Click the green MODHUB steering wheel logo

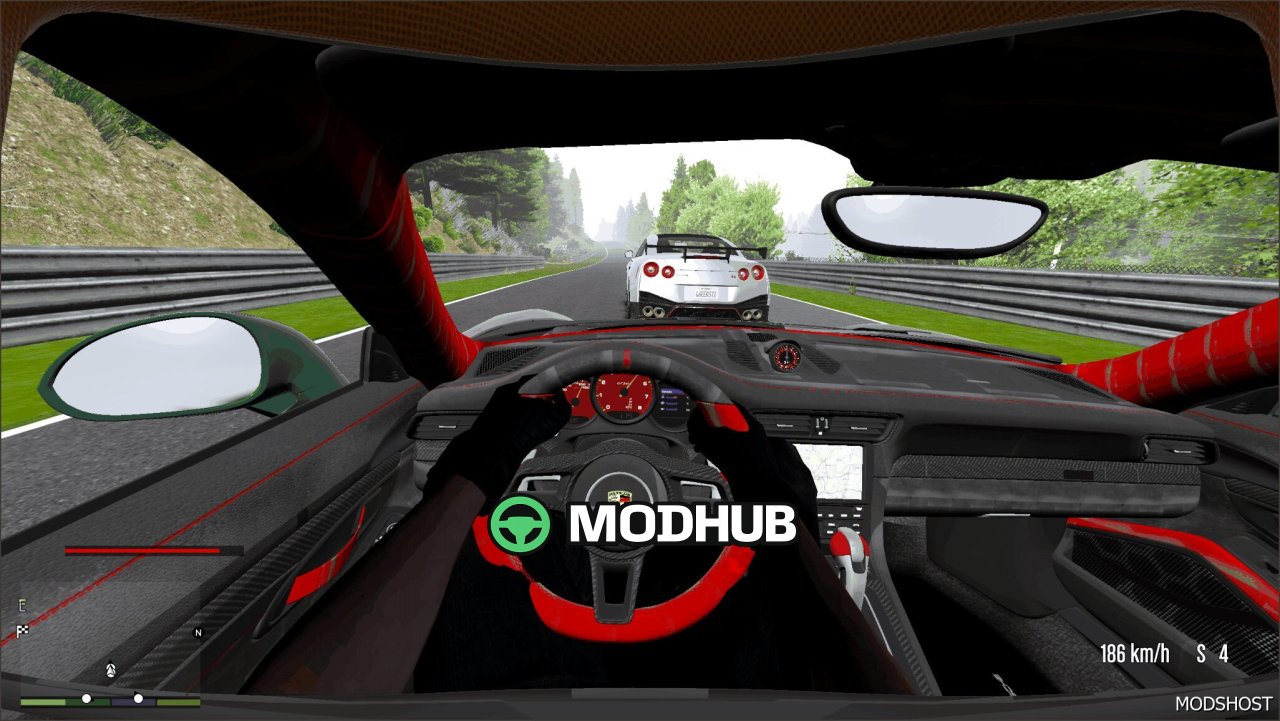(520, 524)
